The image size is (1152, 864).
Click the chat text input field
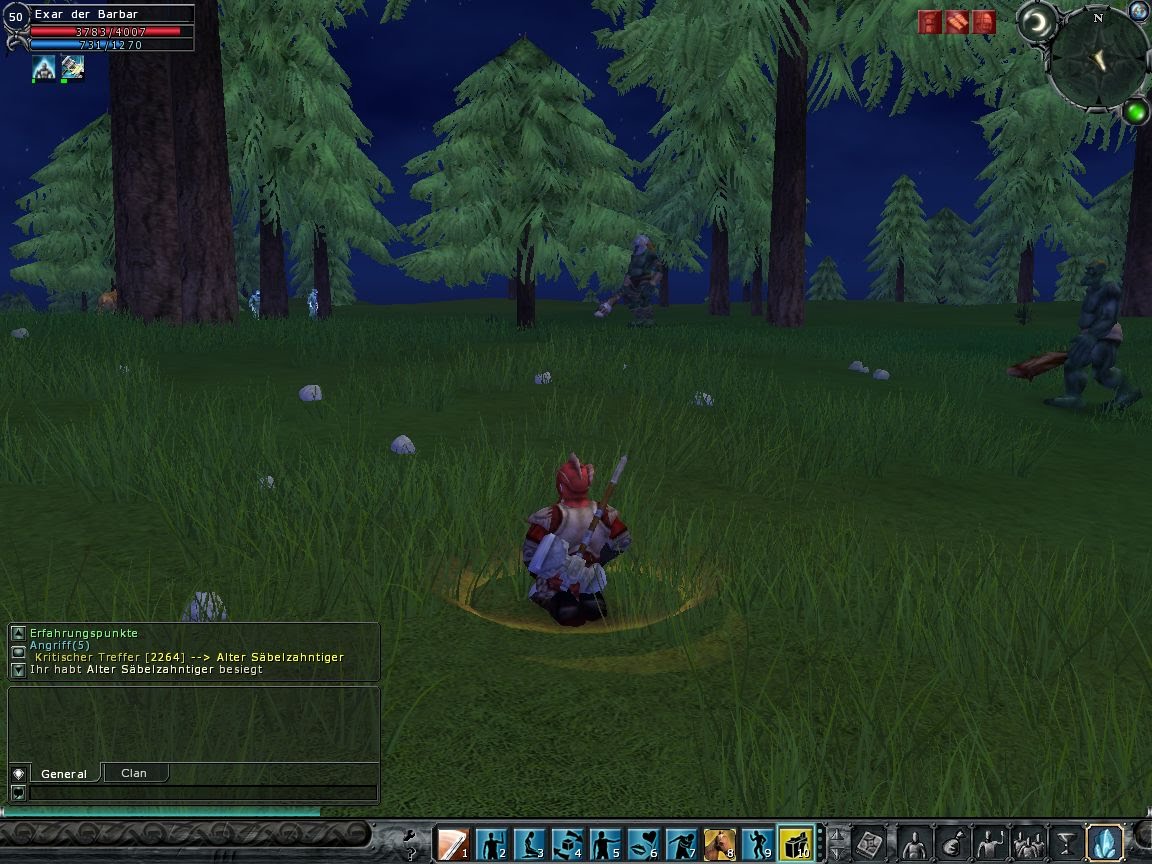click(203, 793)
